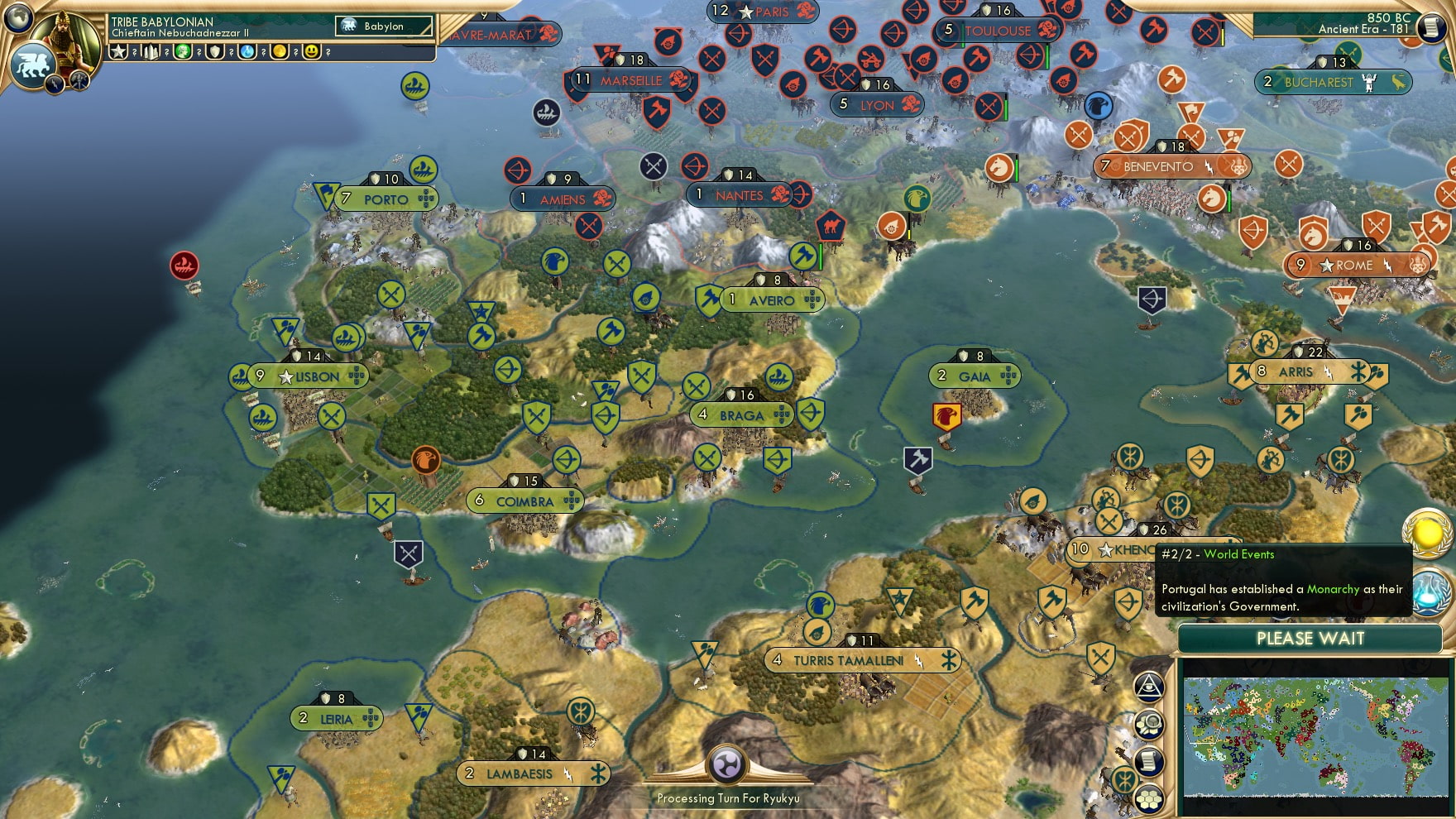Open the Babylon civilization dropdown
1456x819 pixels.
click(384, 26)
